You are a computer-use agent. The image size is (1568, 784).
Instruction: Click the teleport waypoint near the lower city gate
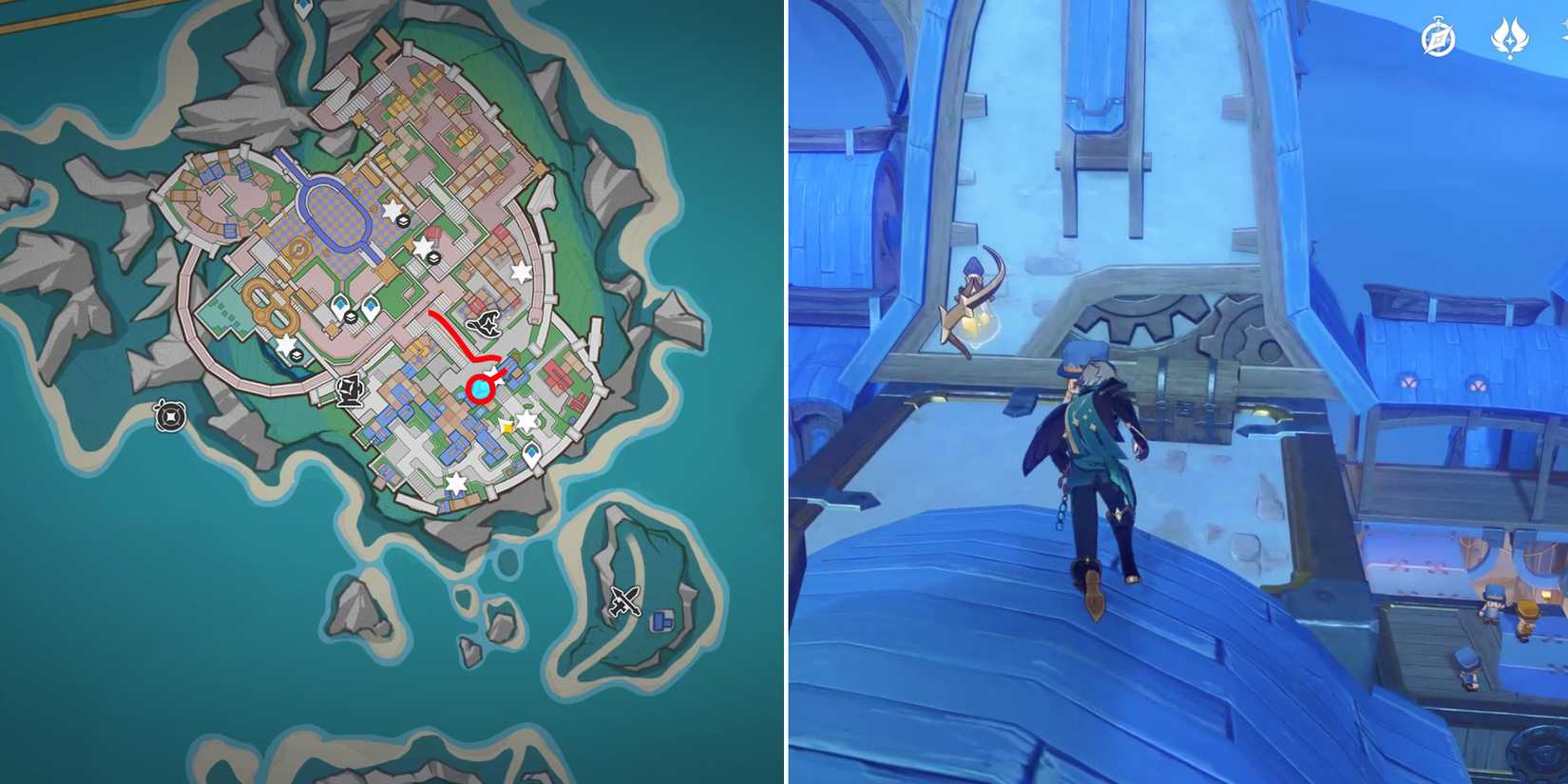tap(531, 454)
